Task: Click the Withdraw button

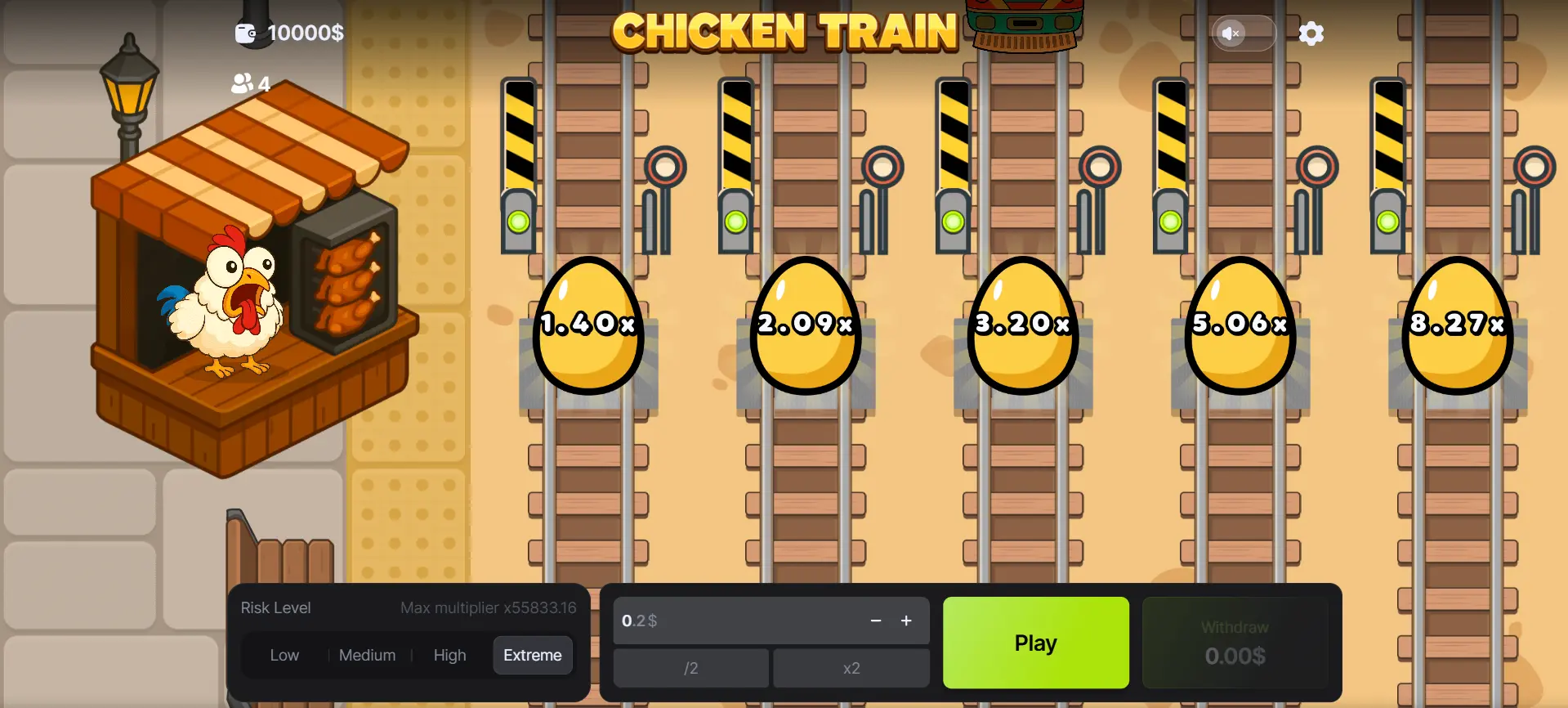Action: tap(1235, 642)
